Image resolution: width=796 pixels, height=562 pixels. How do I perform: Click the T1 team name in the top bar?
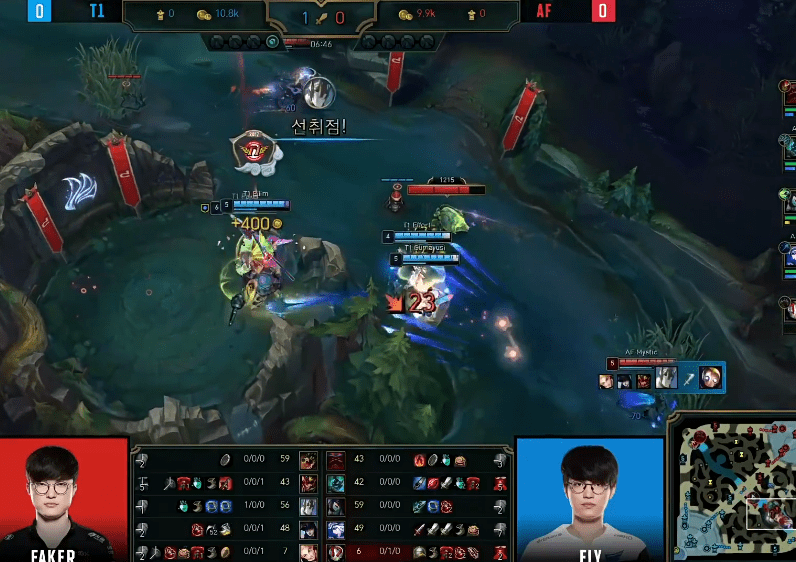[x=97, y=11]
